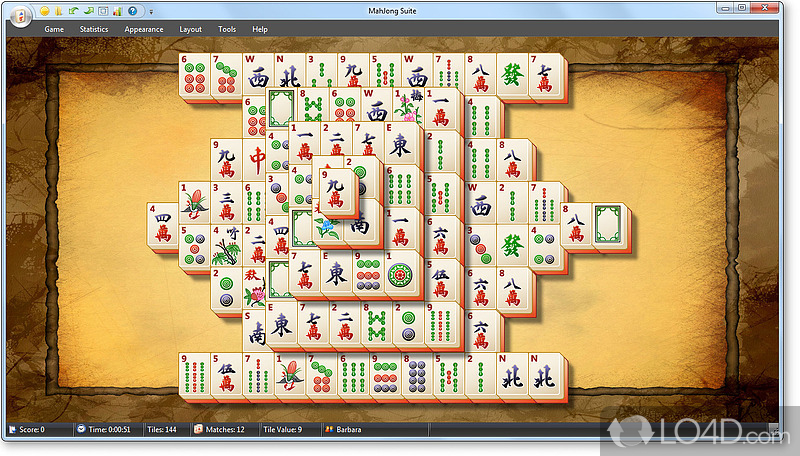Open the Help menu

pos(260,30)
